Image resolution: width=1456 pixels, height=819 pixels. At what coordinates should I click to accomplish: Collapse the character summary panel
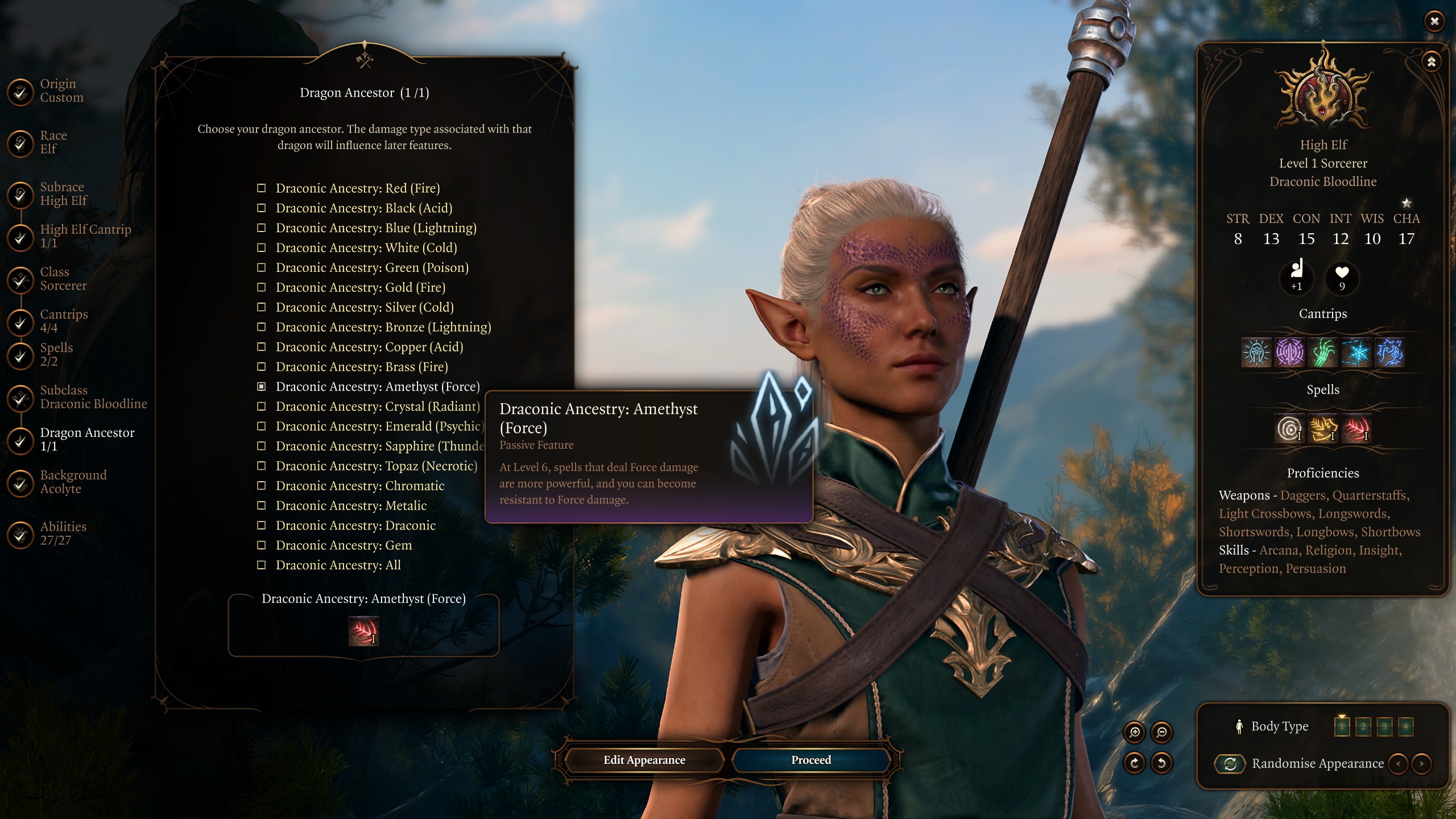tap(1432, 61)
